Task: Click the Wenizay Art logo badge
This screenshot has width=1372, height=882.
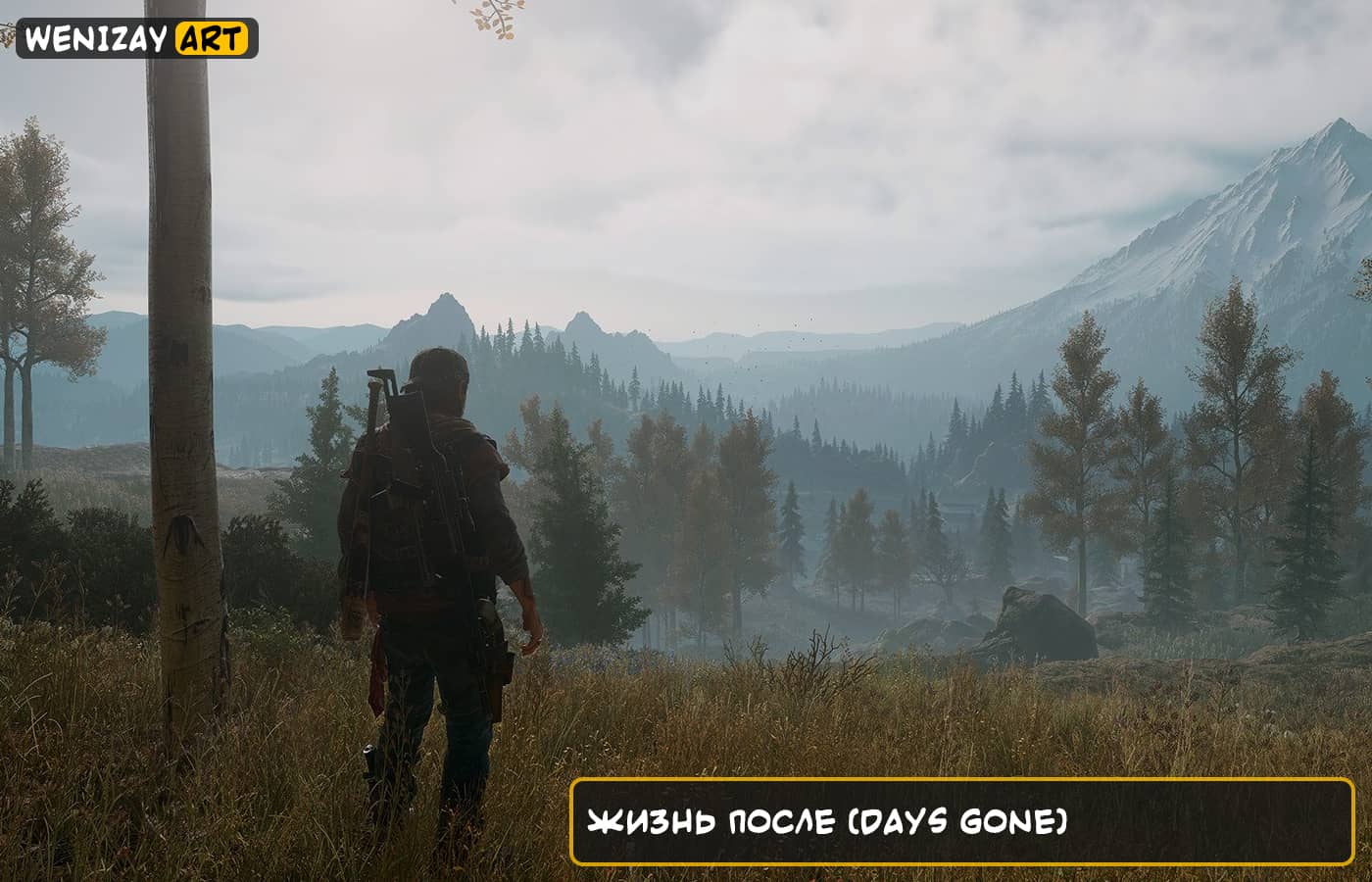Action: pos(137,38)
